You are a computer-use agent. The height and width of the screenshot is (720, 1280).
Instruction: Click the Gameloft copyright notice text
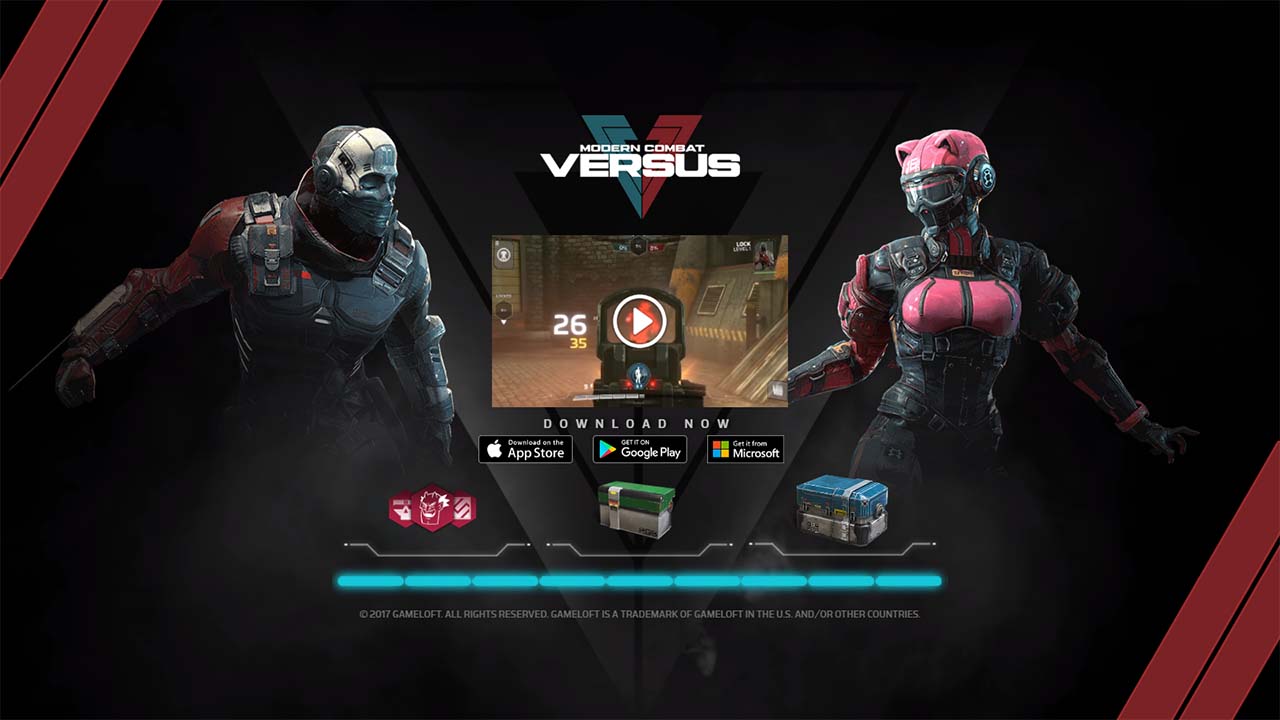[x=640, y=616]
